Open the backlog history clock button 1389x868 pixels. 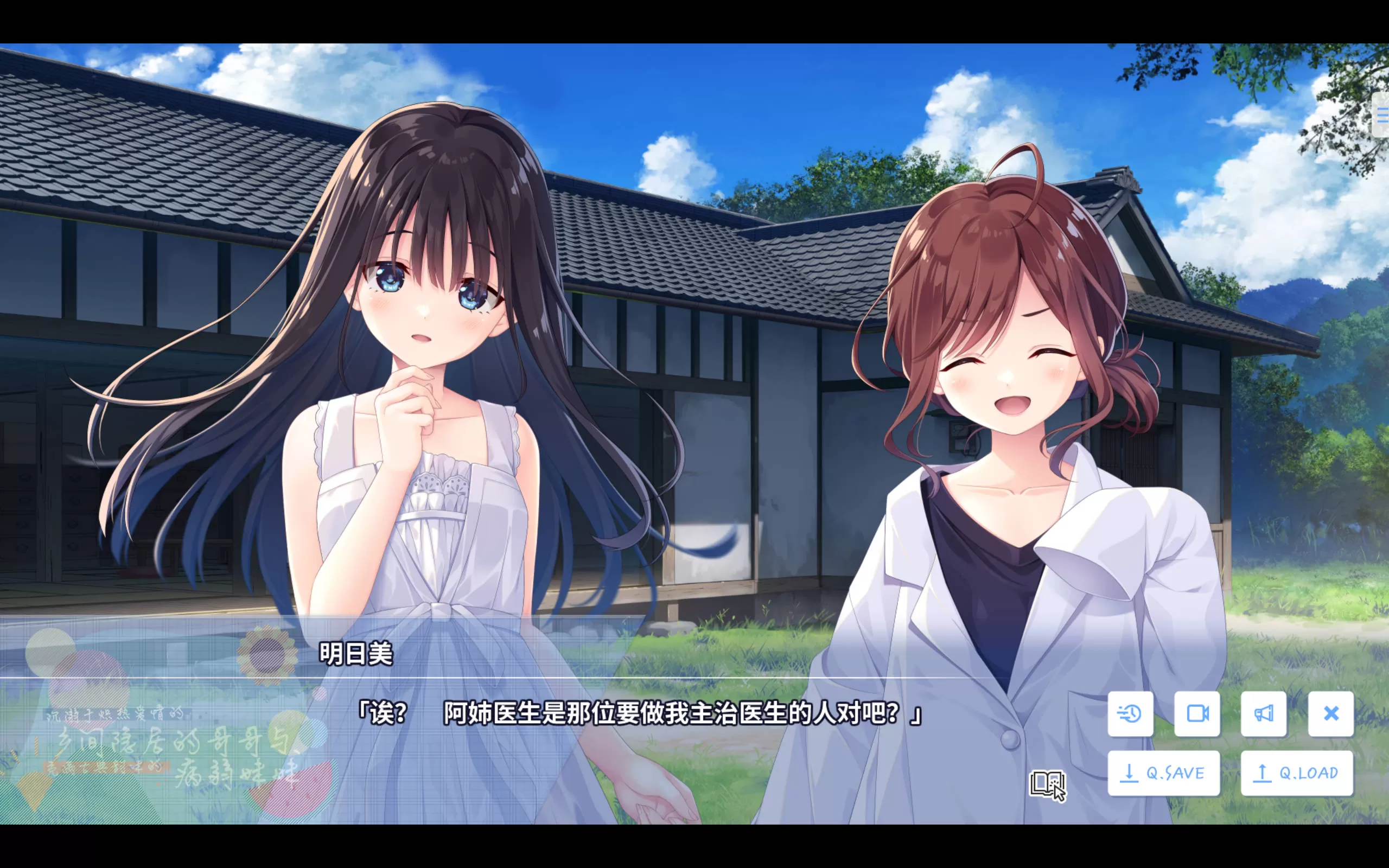(1130, 713)
